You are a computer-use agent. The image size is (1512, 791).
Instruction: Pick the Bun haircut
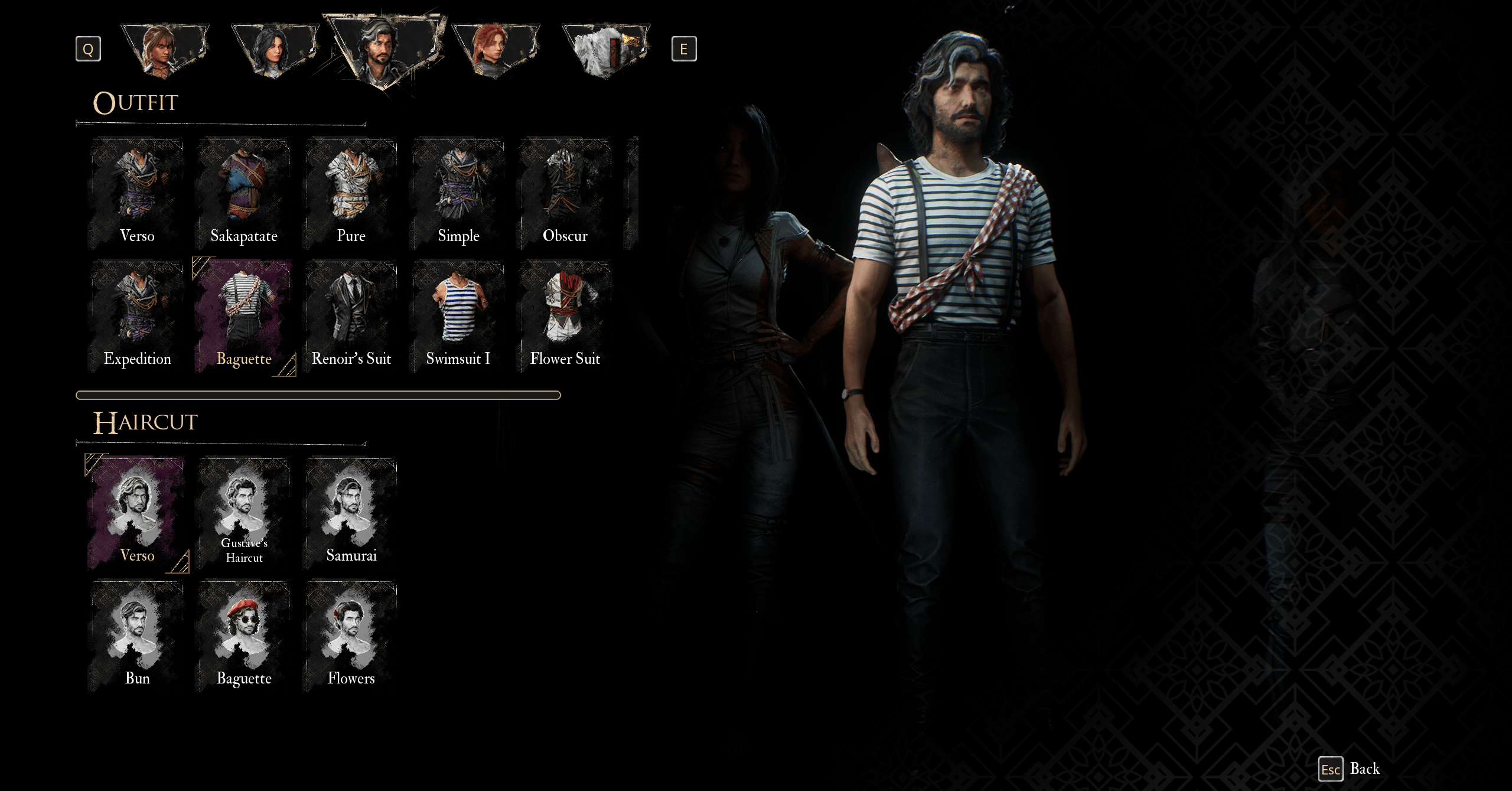click(x=137, y=637)
